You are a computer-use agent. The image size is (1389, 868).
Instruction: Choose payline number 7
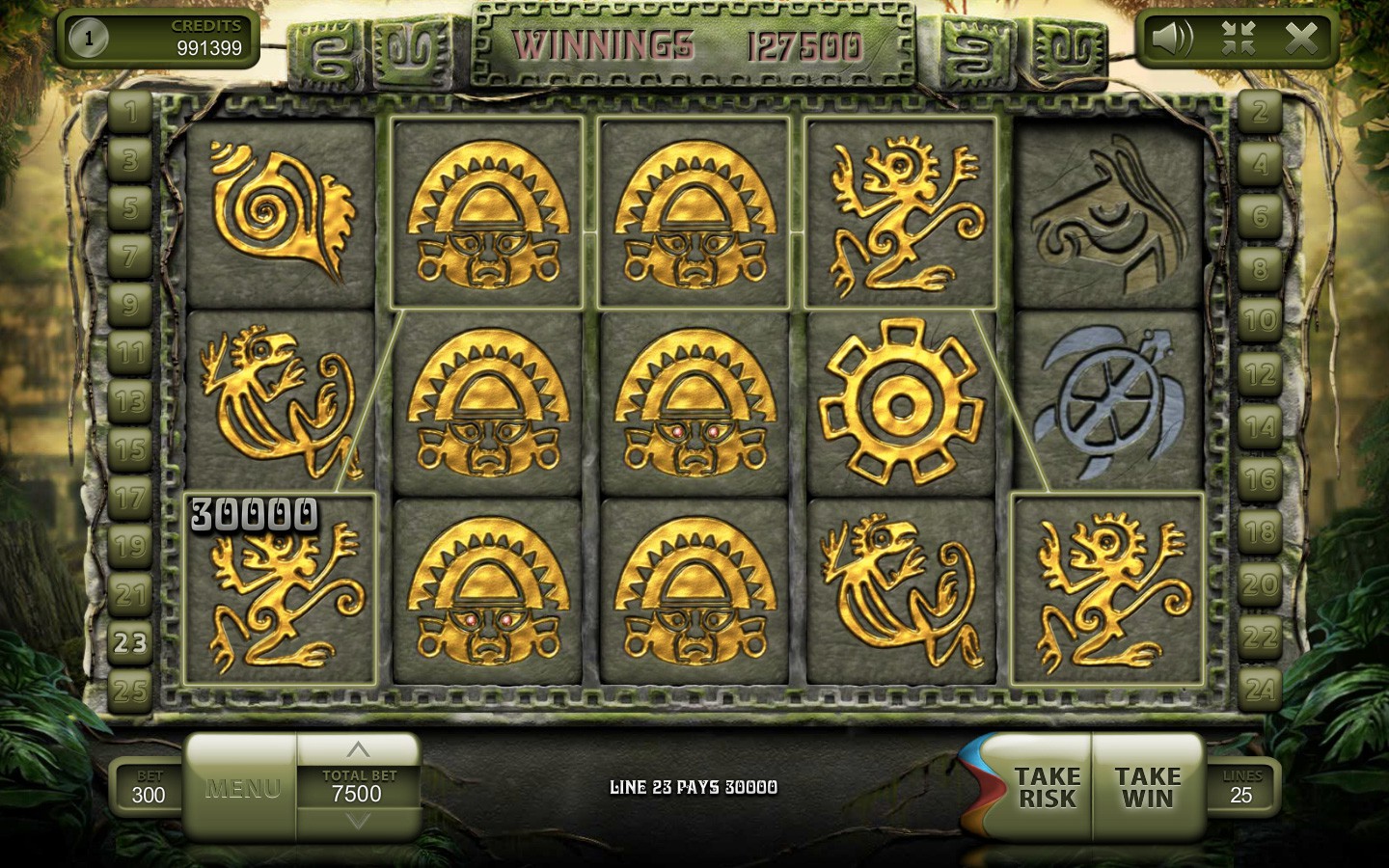pos(130,257)
